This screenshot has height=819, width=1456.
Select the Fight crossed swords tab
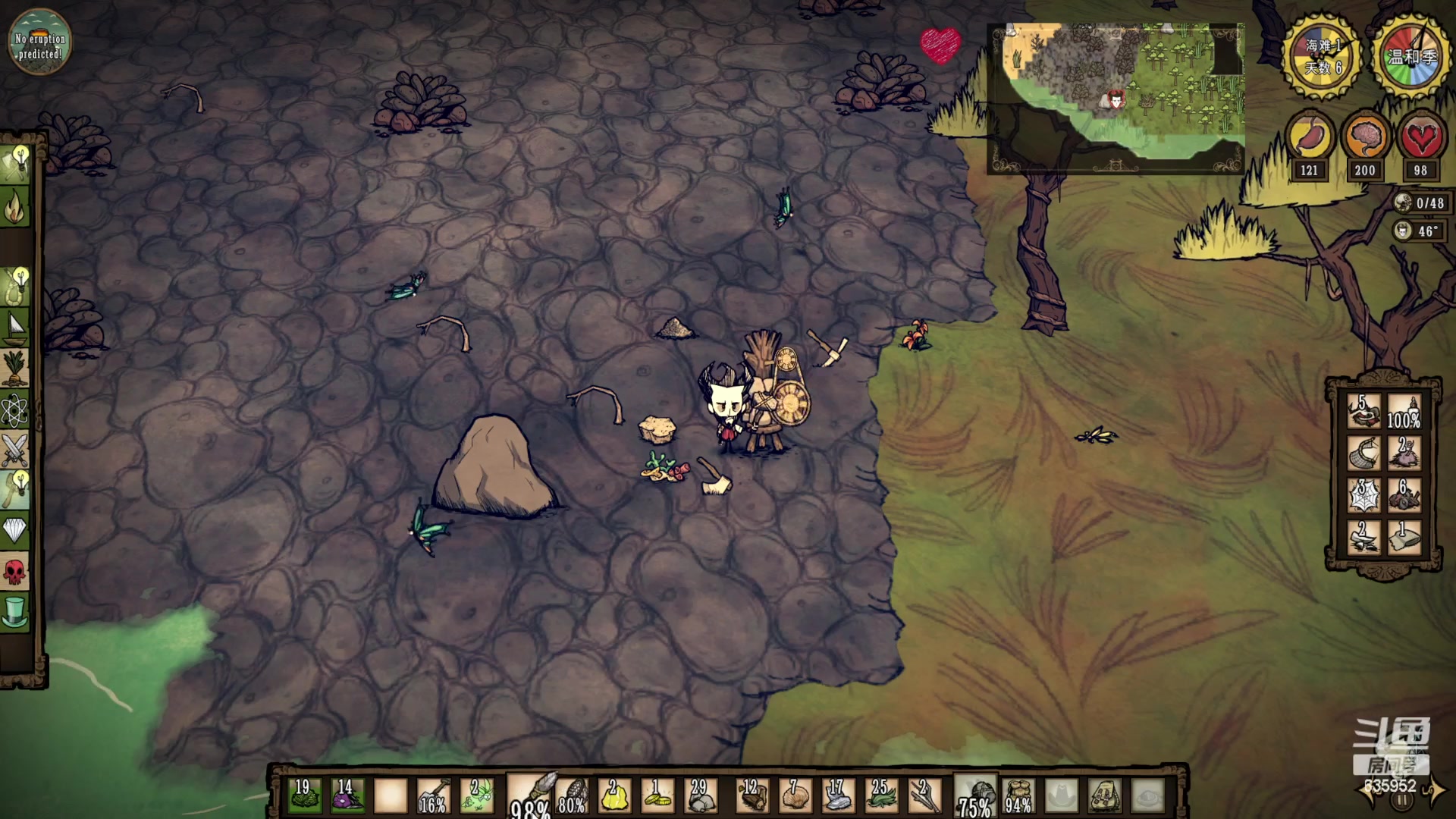[15, 451]
